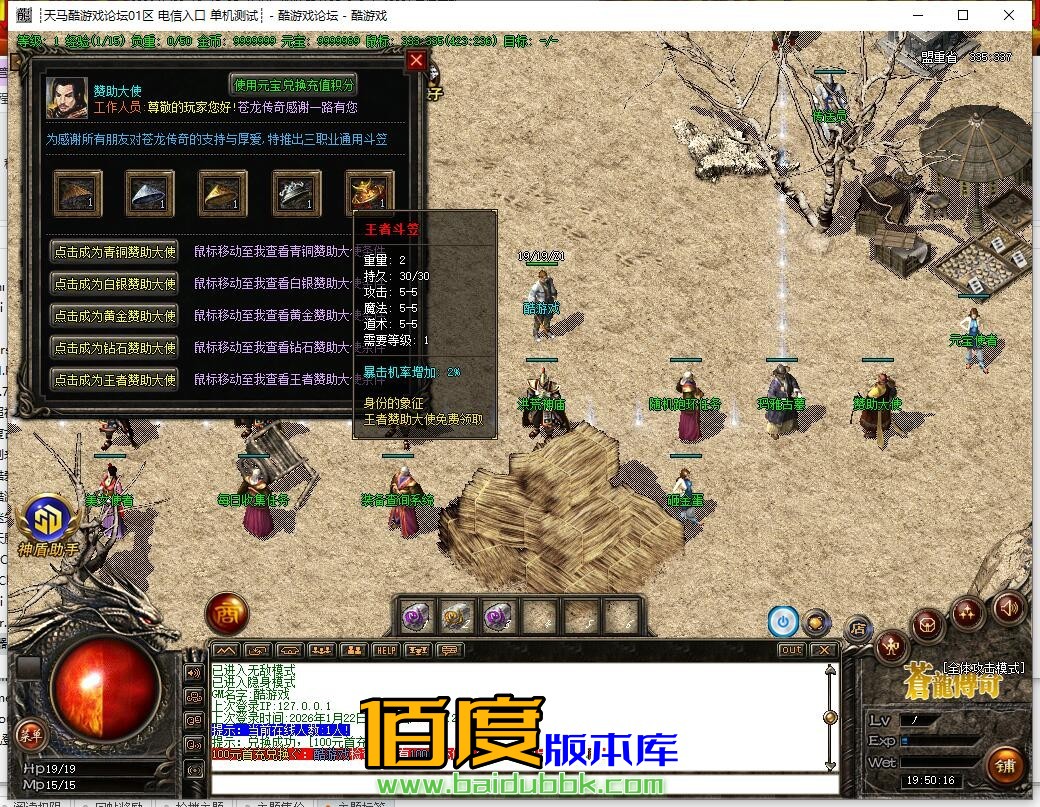Click 使用元宝兑换充值积分 button

tap(293, 85)
